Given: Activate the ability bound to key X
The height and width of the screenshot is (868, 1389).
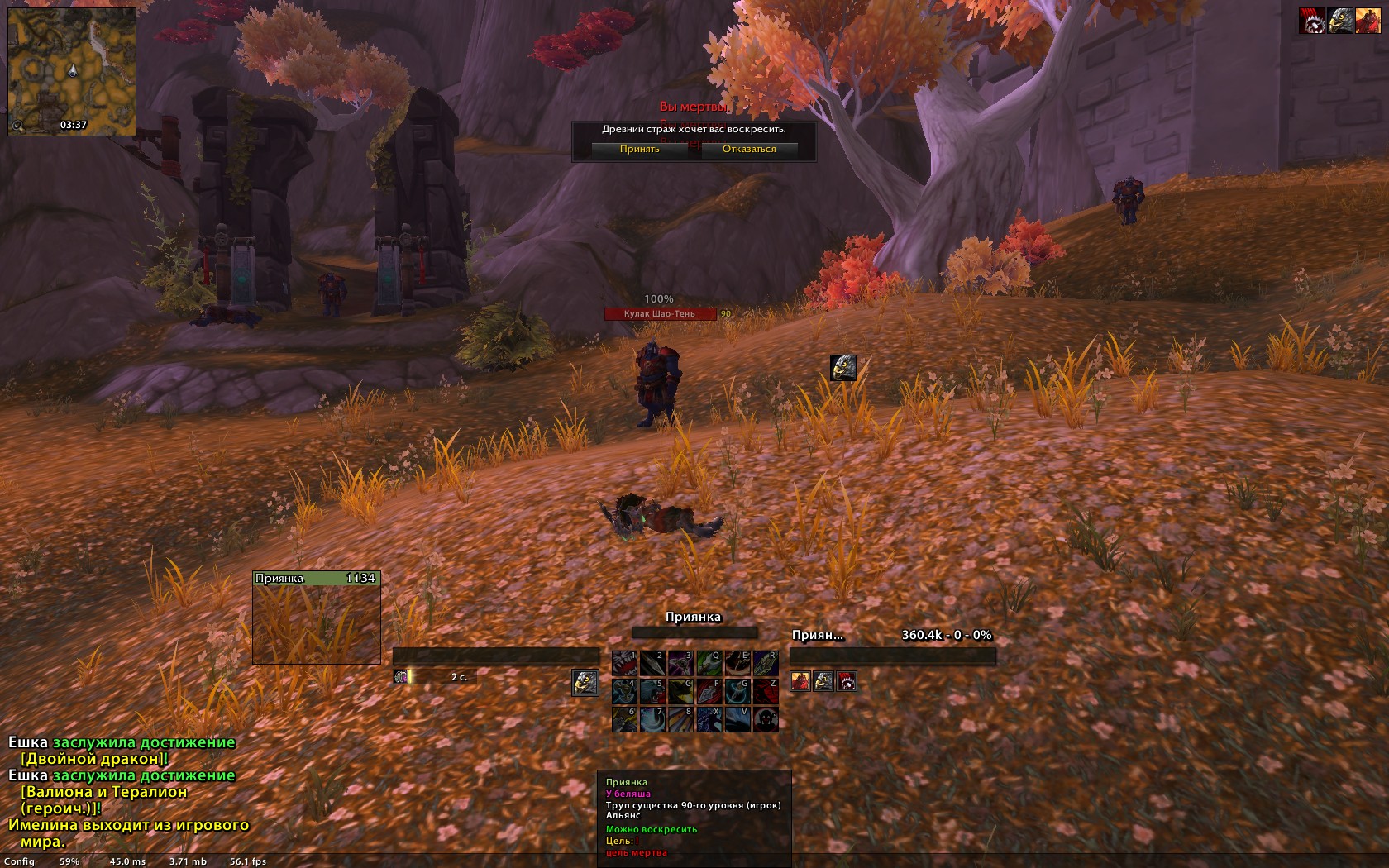Looking at the screenshot, I should (x=709, y=719).
